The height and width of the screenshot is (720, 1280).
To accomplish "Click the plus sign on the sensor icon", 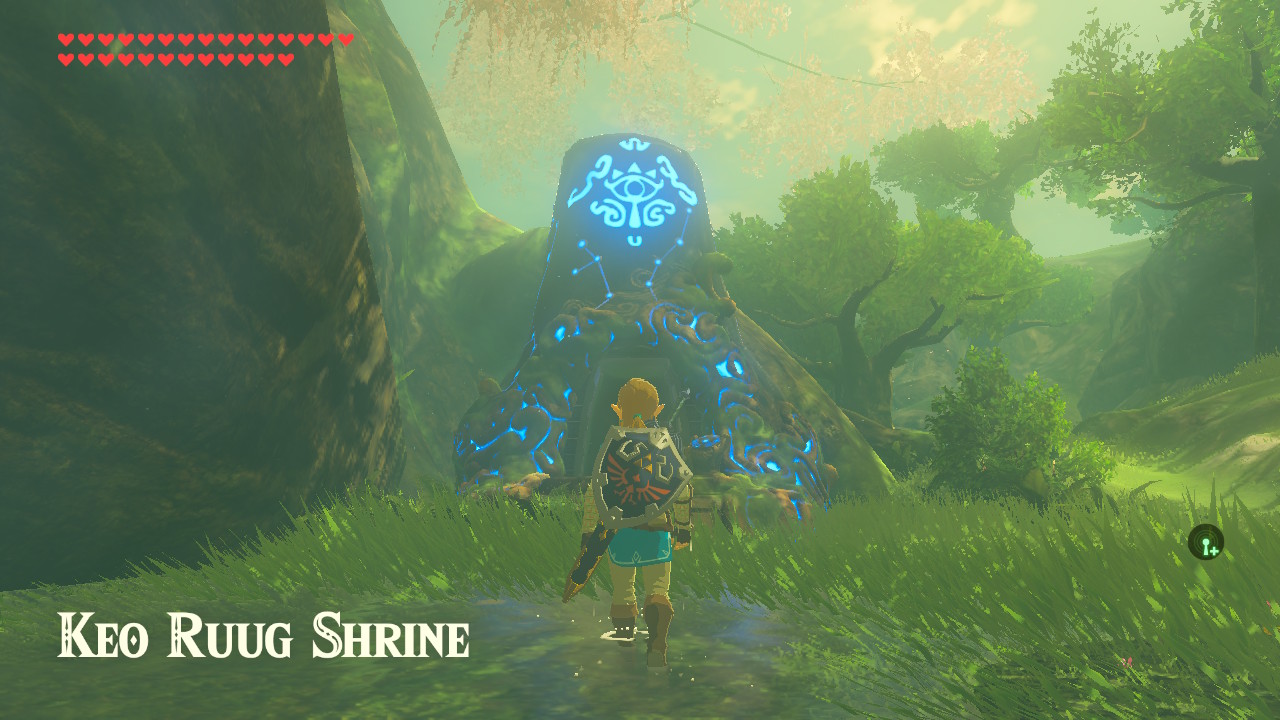I will coord(1214,551).
